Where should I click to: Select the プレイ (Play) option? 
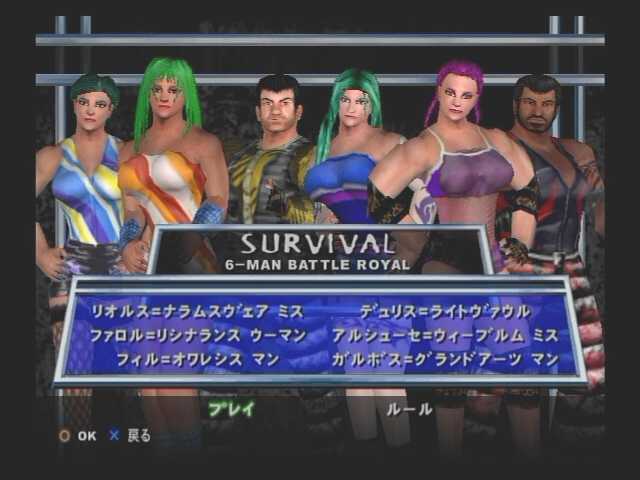pos(231,408)
